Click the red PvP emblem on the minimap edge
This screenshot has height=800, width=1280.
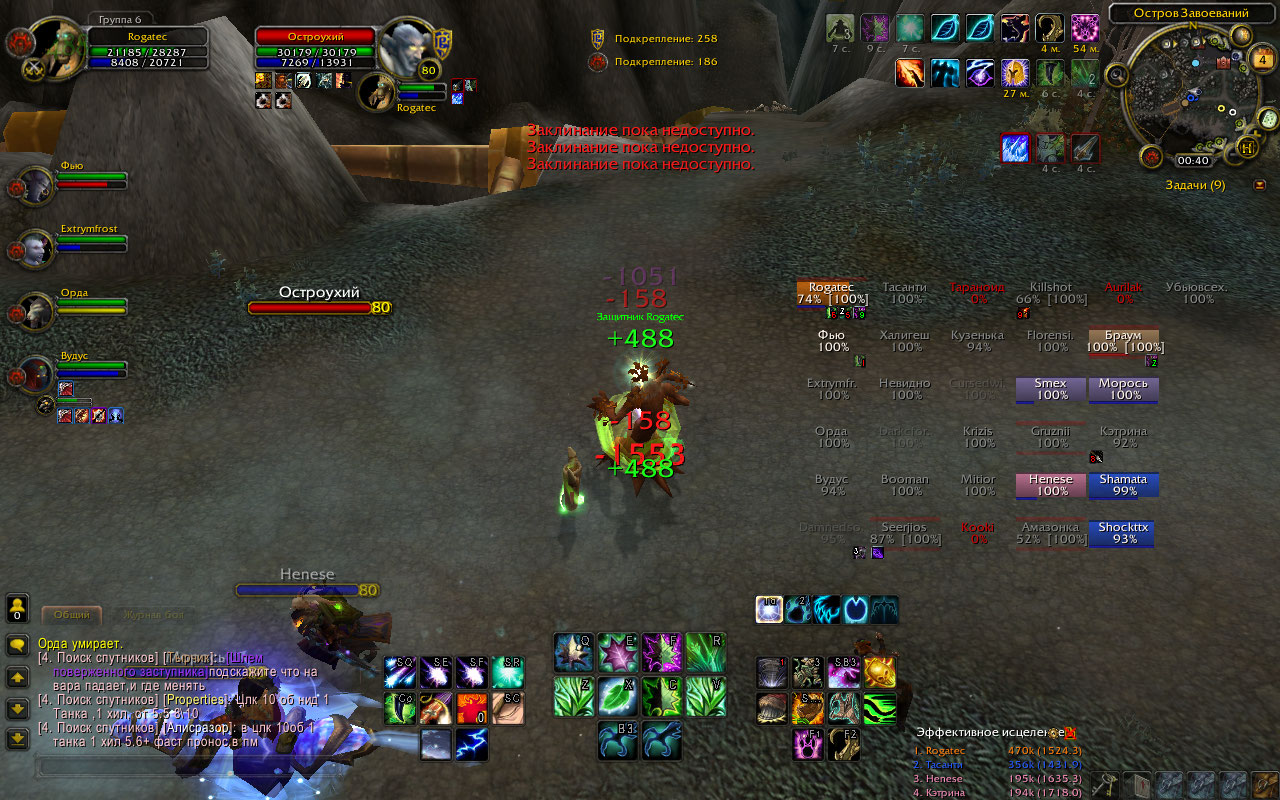click(x=1150, y=156)
